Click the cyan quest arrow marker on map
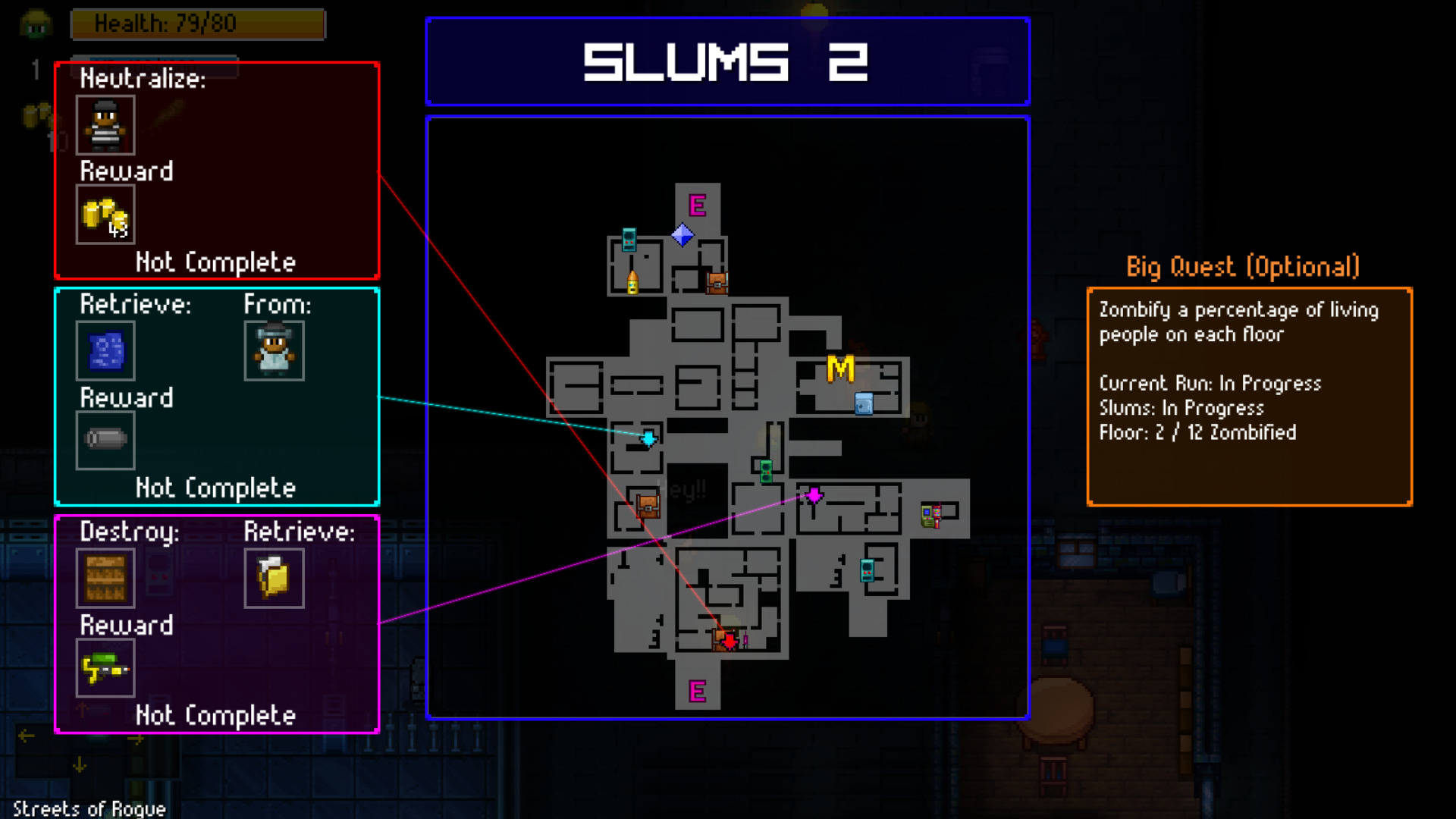Viewport: 1456px width, 819px height. [x=648, y=438]
